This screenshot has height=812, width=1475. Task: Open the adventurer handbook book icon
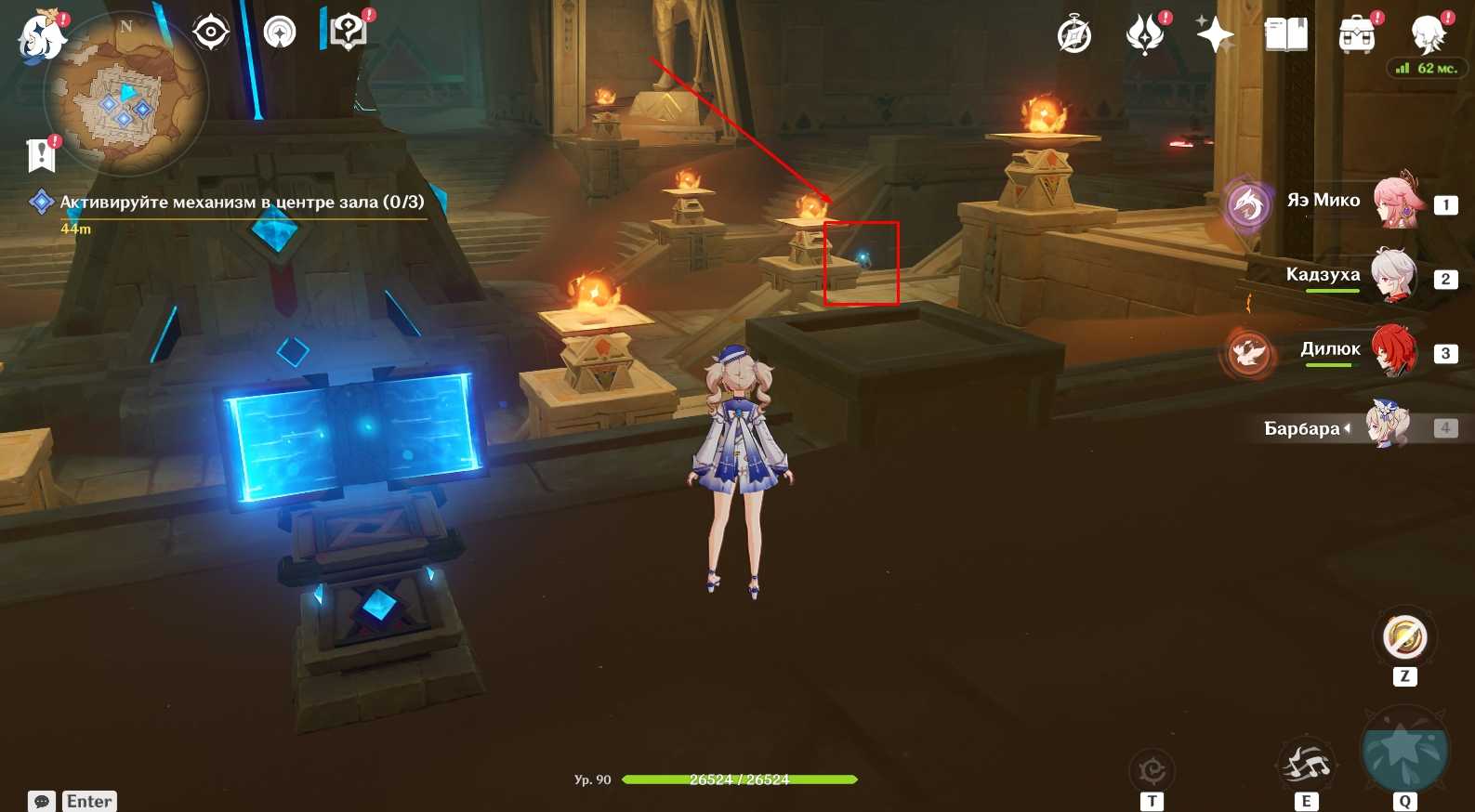pyautogui.click(x=1286, y=35)
